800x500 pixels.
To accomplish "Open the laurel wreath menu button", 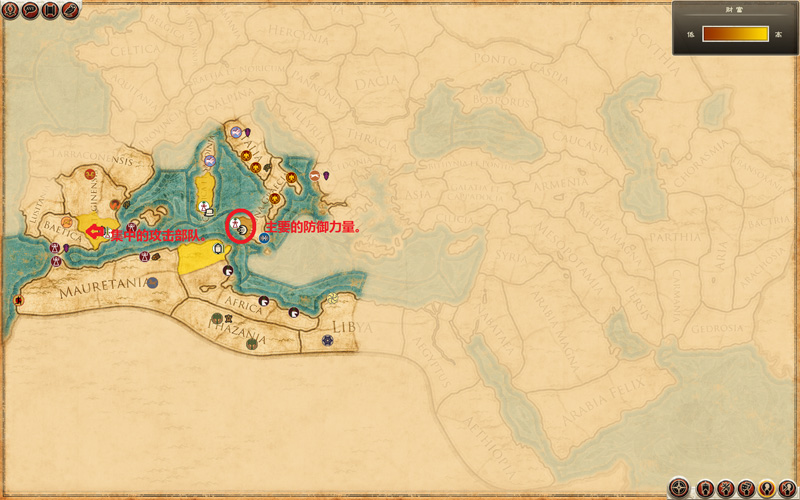I will pyautogui.click(x=10, y=10).
